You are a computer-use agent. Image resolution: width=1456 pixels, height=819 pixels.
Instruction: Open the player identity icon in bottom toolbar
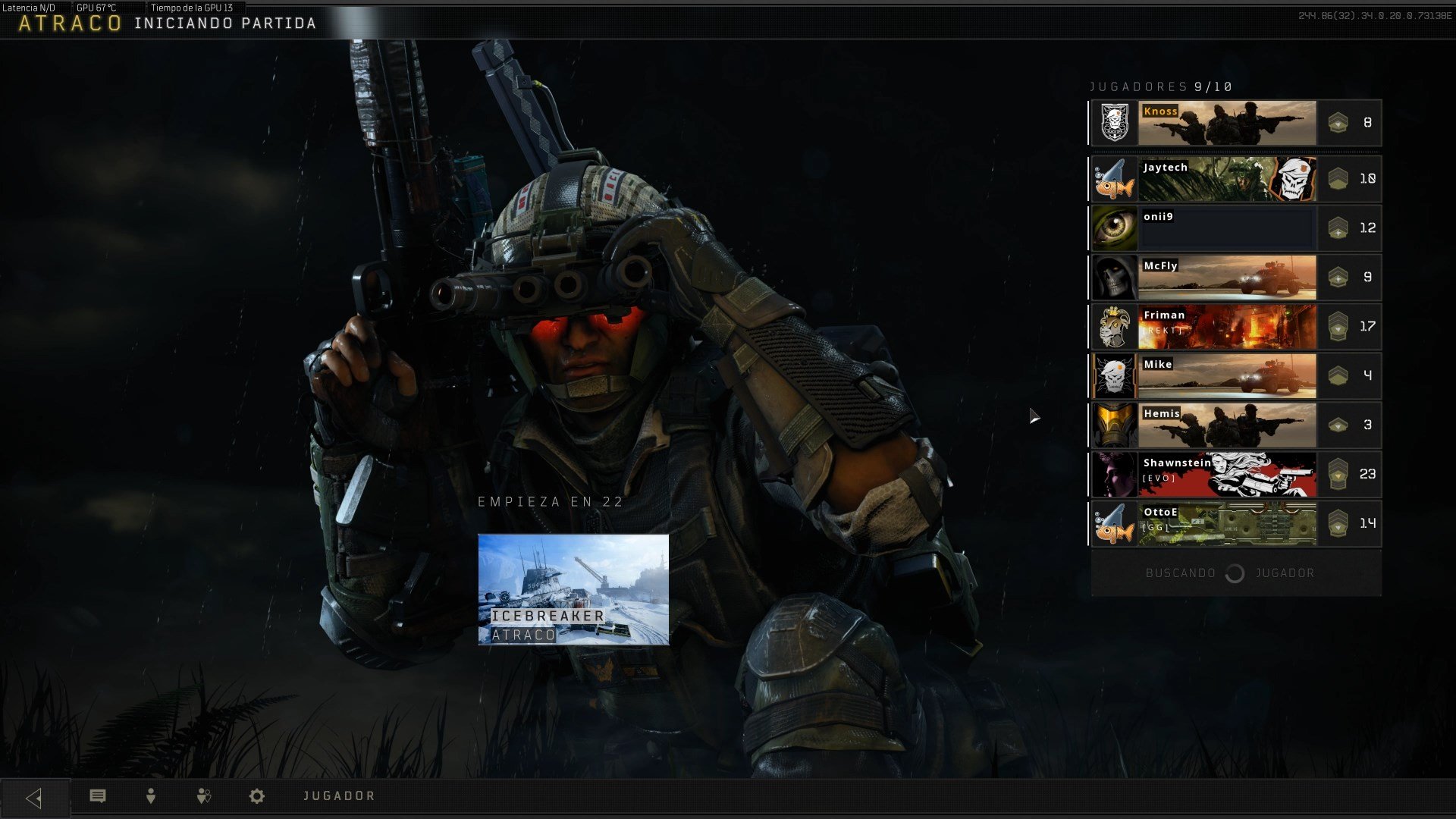(x=151, y=796)
